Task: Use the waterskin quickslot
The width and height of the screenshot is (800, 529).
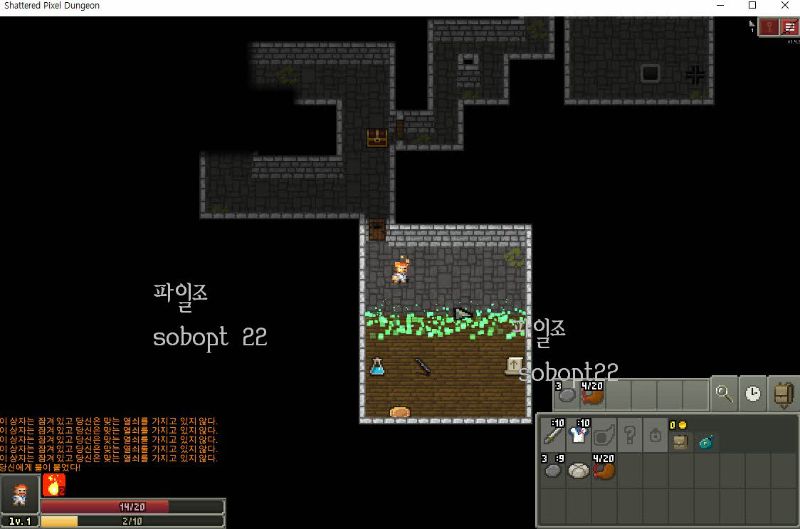Action: 593,394
